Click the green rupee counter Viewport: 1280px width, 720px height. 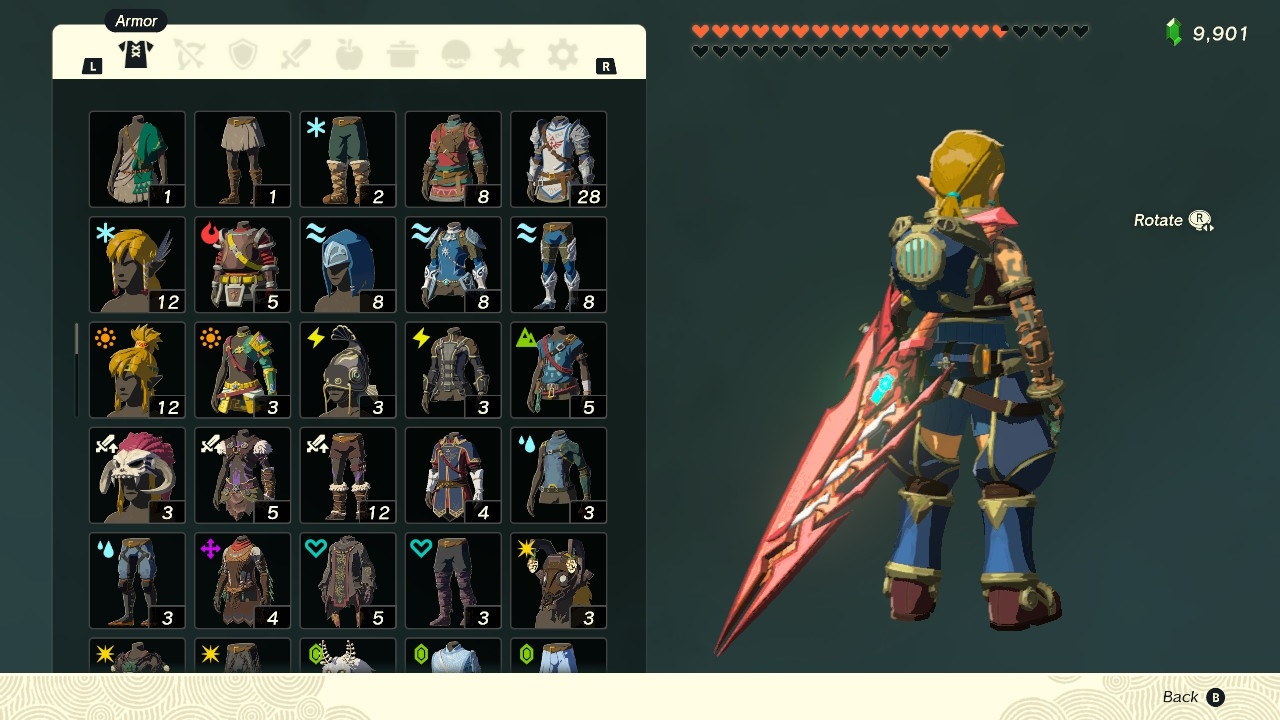click(1207, 33)
